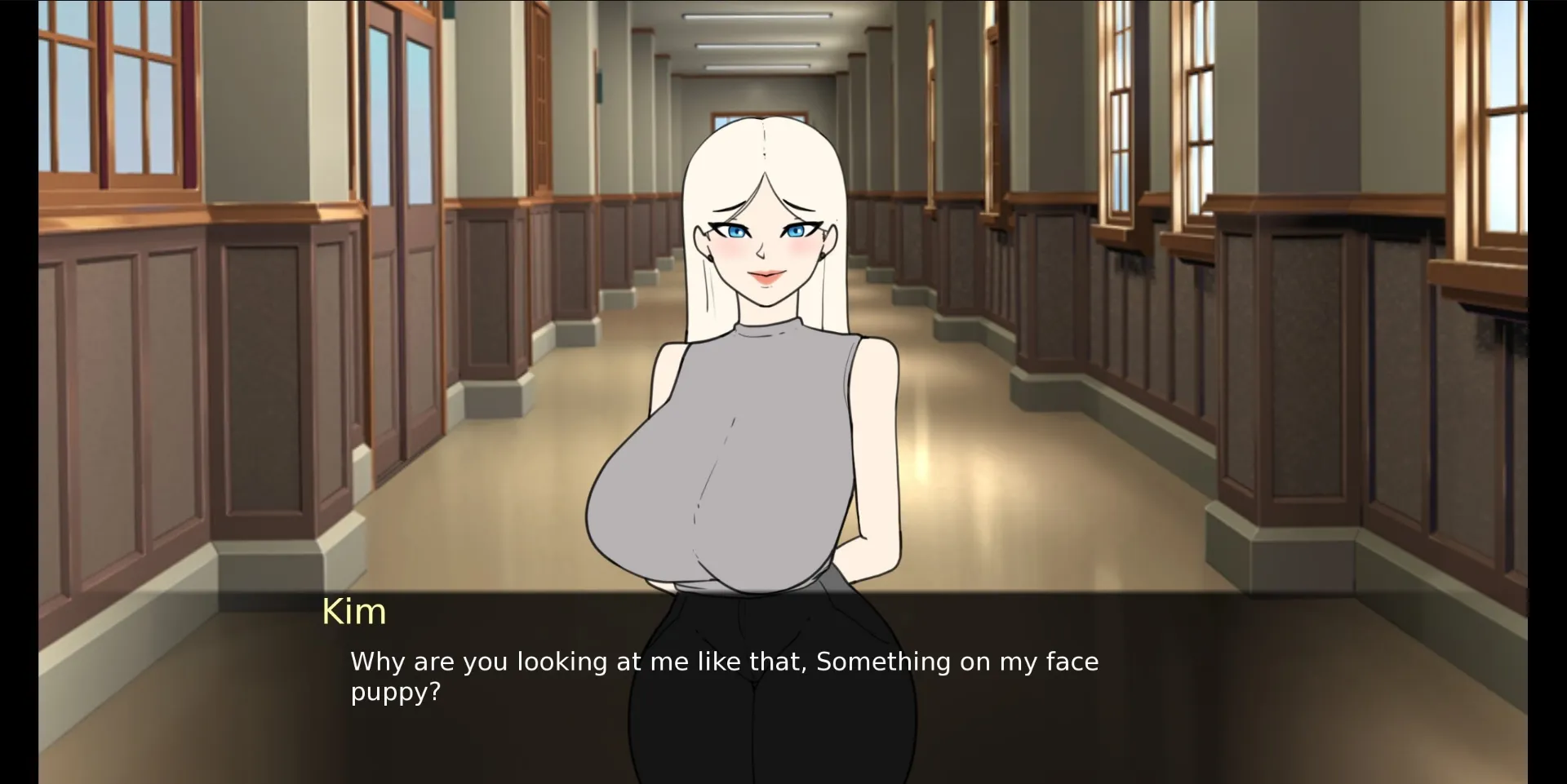Click the word 'puppy?' in the dialogue
The image size is (1567, 784).
pyautogui.click(x=394, y=692)
